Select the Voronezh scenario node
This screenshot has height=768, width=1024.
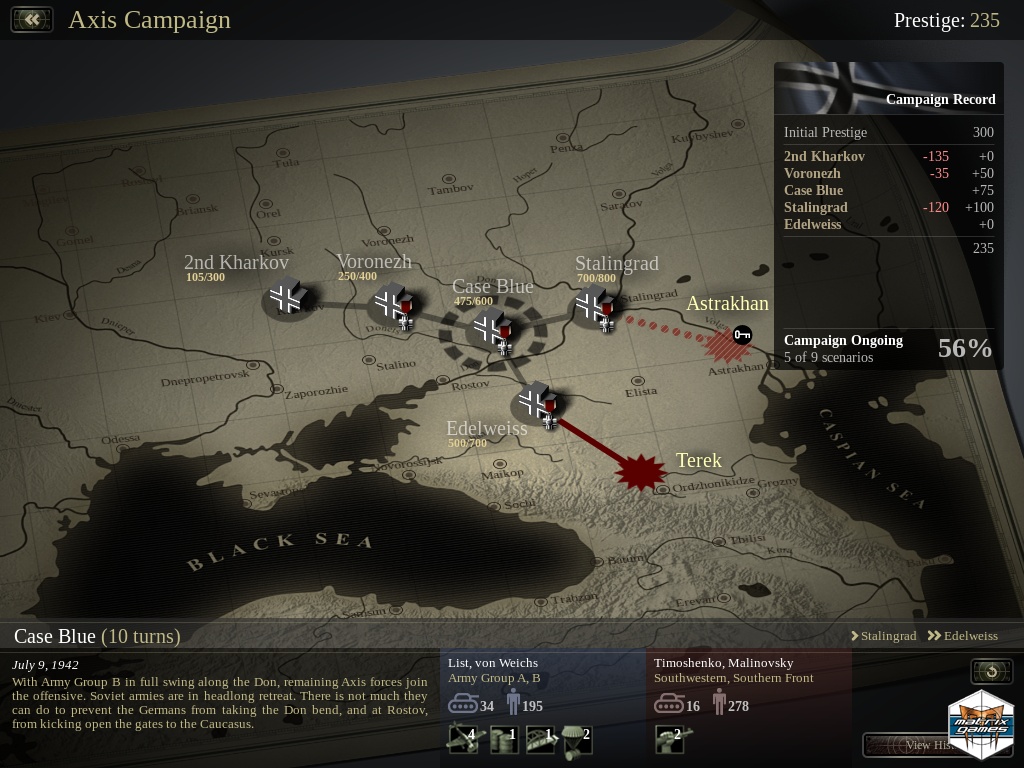click(391, 302)
